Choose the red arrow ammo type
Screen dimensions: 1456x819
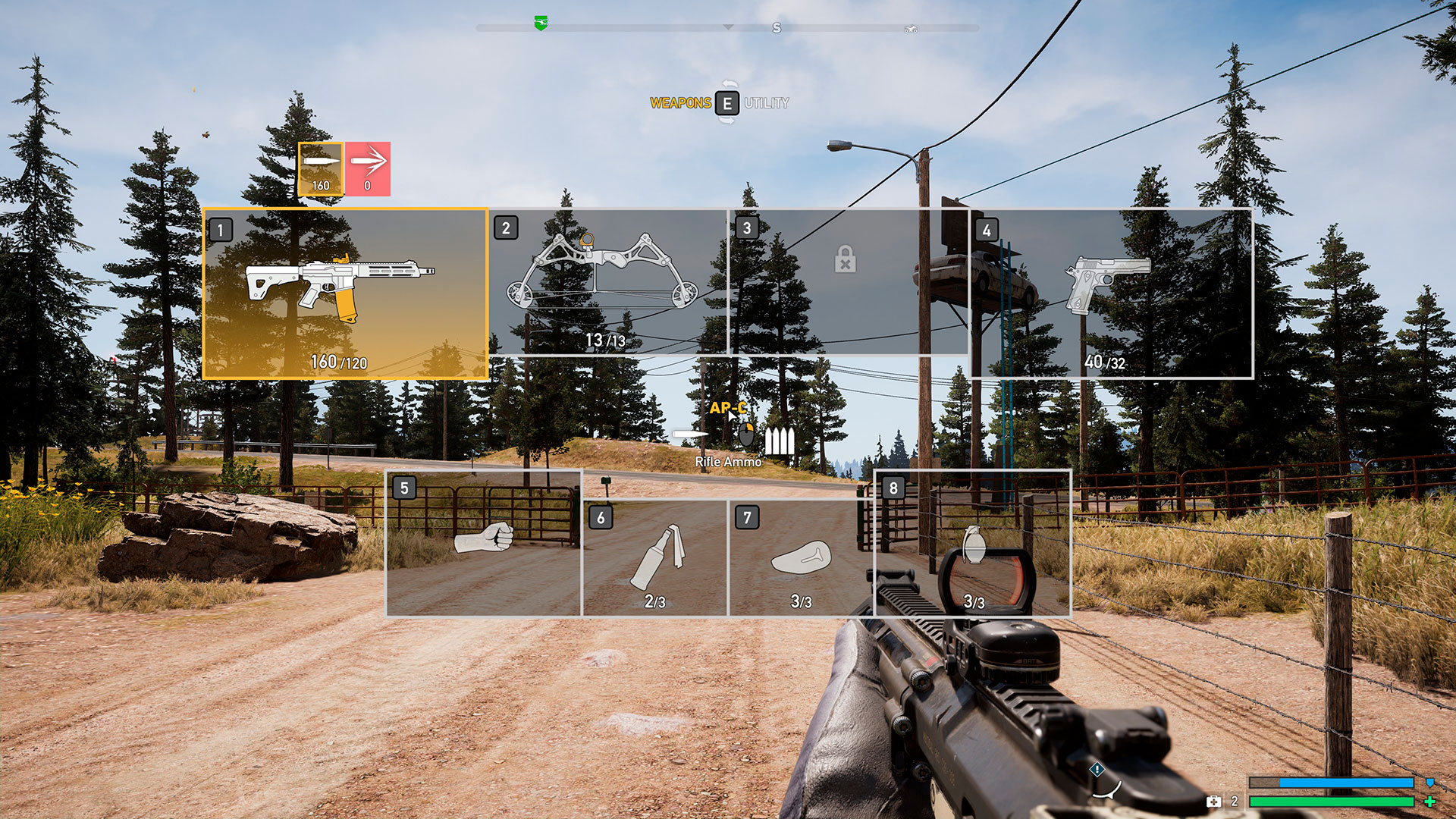pos(368,169)
